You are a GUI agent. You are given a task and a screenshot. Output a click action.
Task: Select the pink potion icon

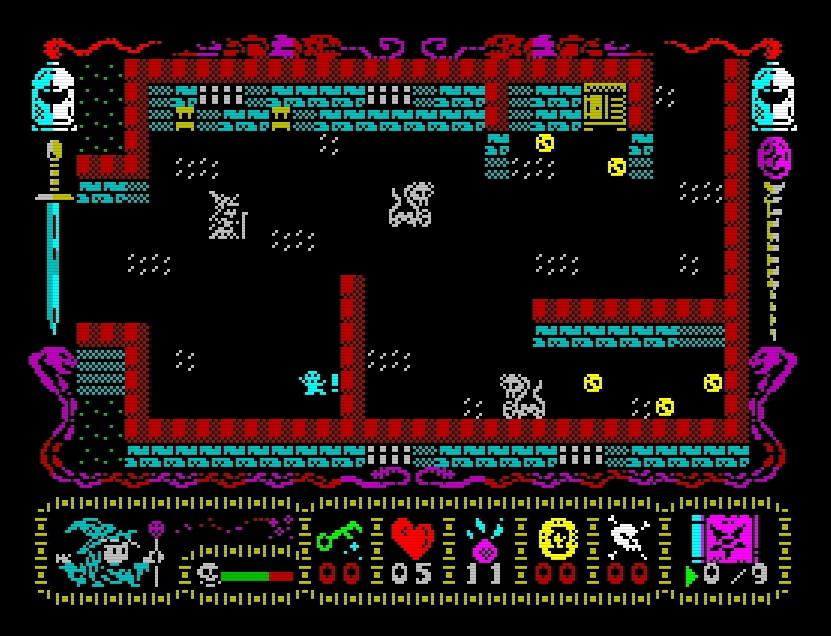(485, 541)
